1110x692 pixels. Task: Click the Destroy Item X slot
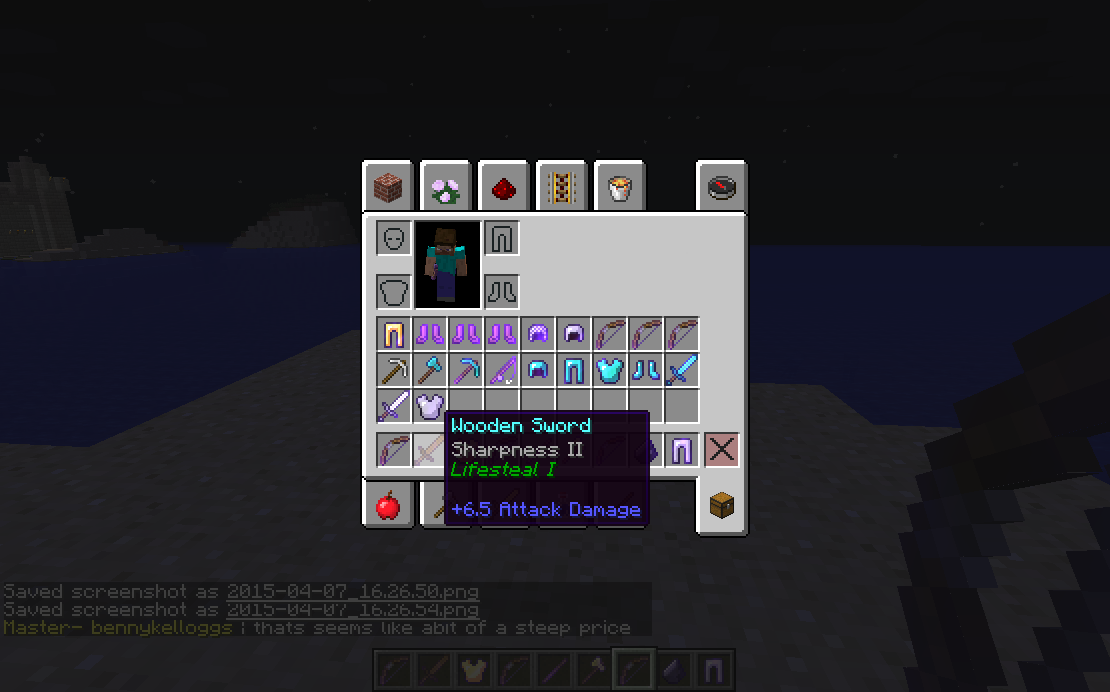coord(722,450)
